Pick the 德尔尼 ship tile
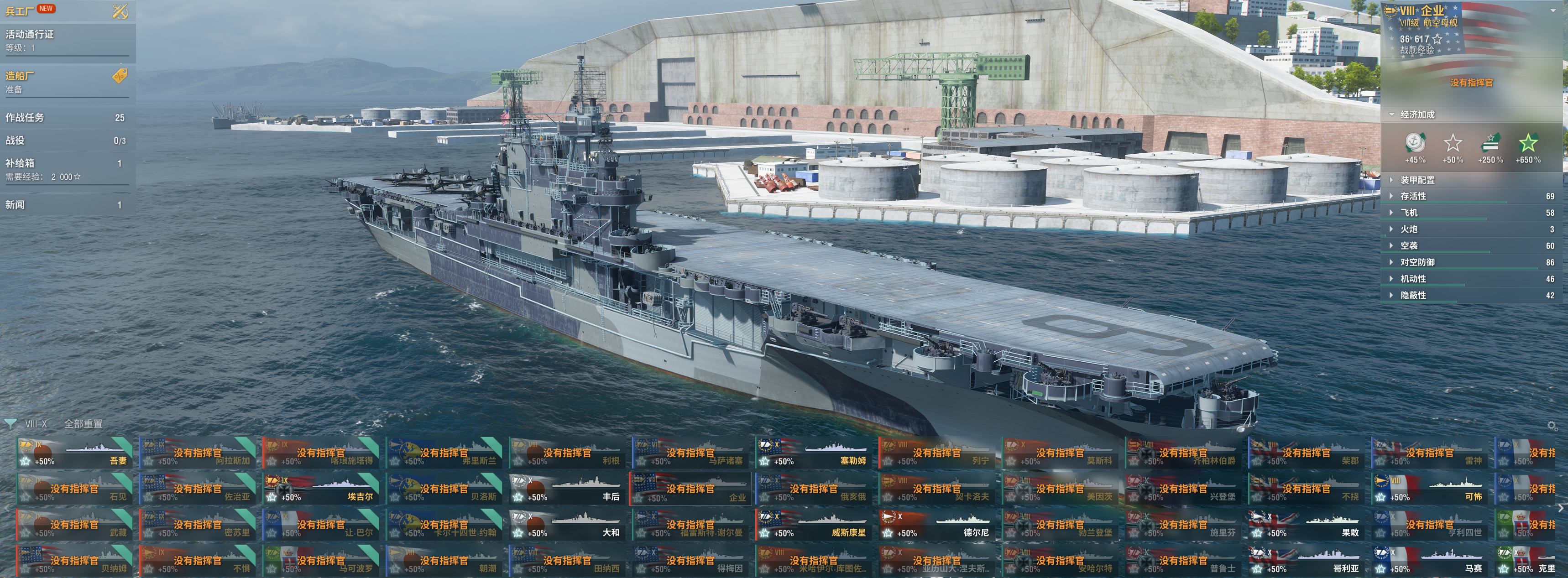The width and height of the screenshot is (1568, 578). click(x=937, y=525)
